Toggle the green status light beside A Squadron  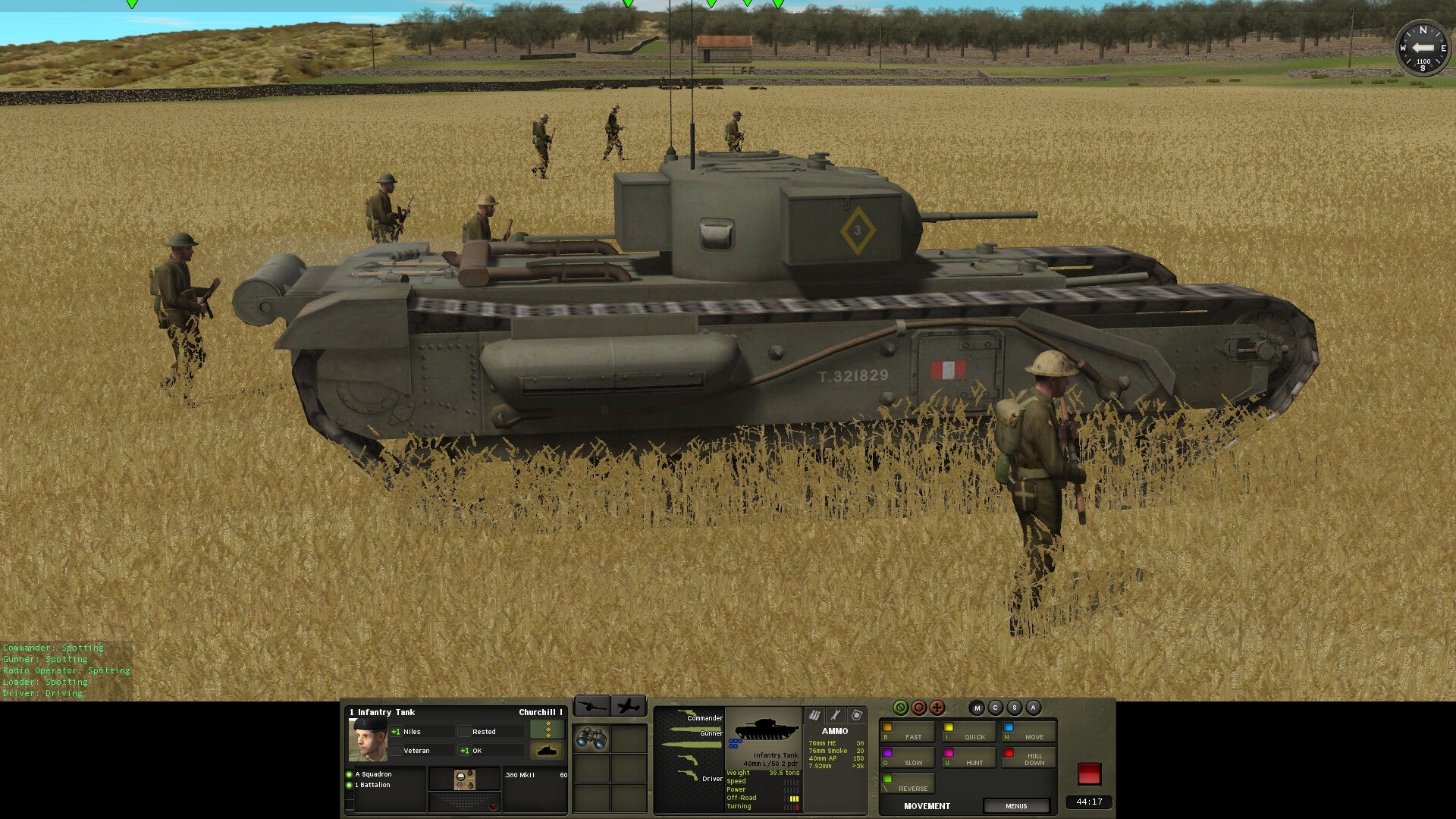(348, 773)
